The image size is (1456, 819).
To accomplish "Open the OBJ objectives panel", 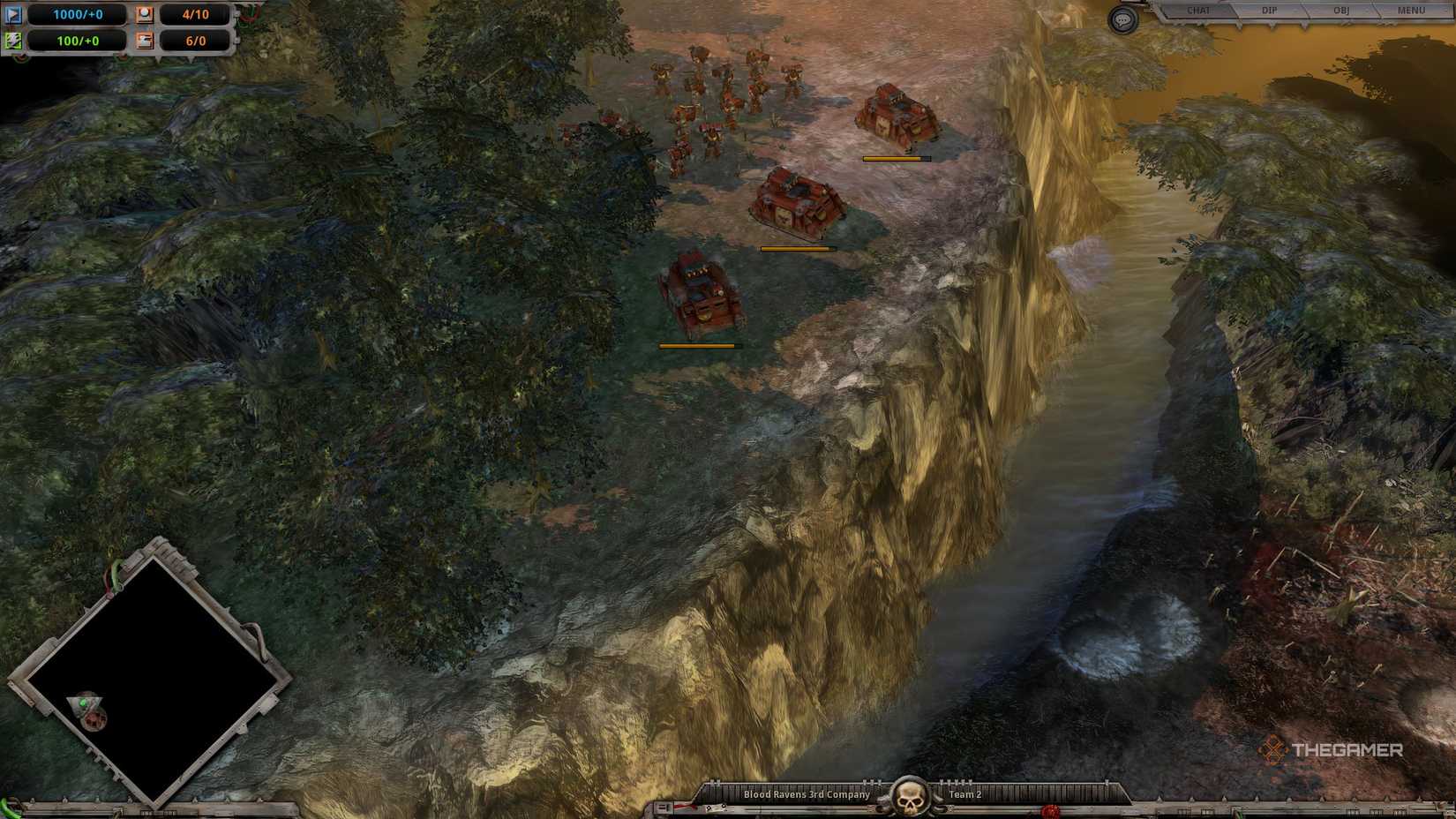I will tap(1341, 11).
